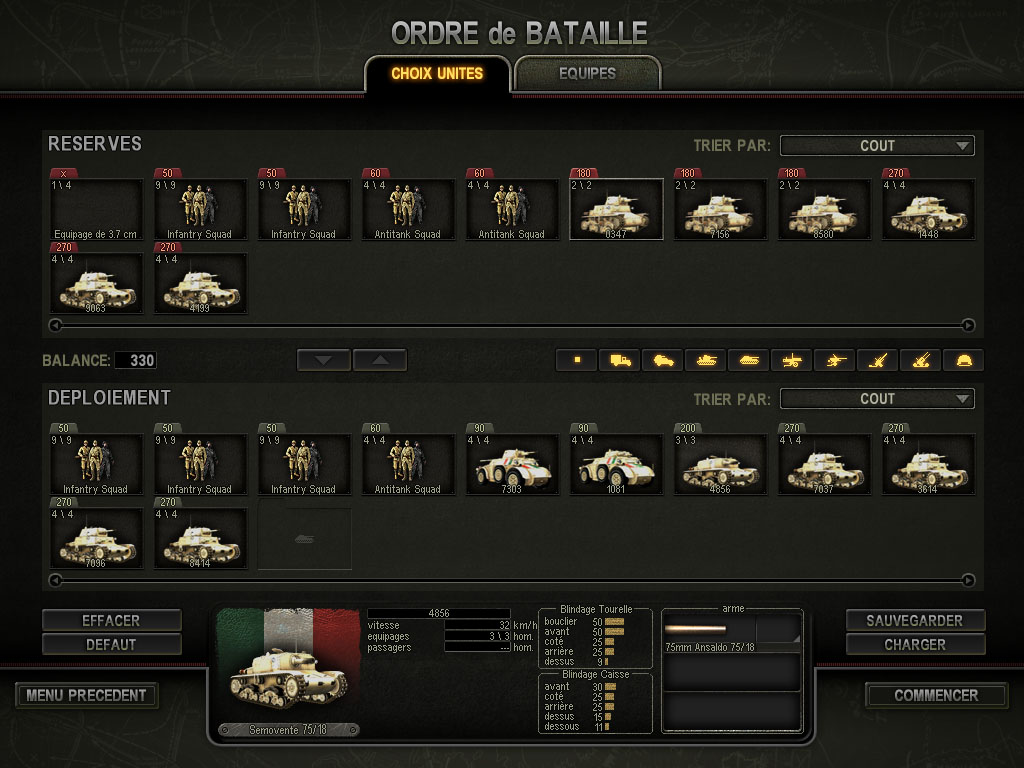This screenshot has height=768, width=1024.
Task: Select deployed tank unit 8414
Action: (x=200, y=539)
